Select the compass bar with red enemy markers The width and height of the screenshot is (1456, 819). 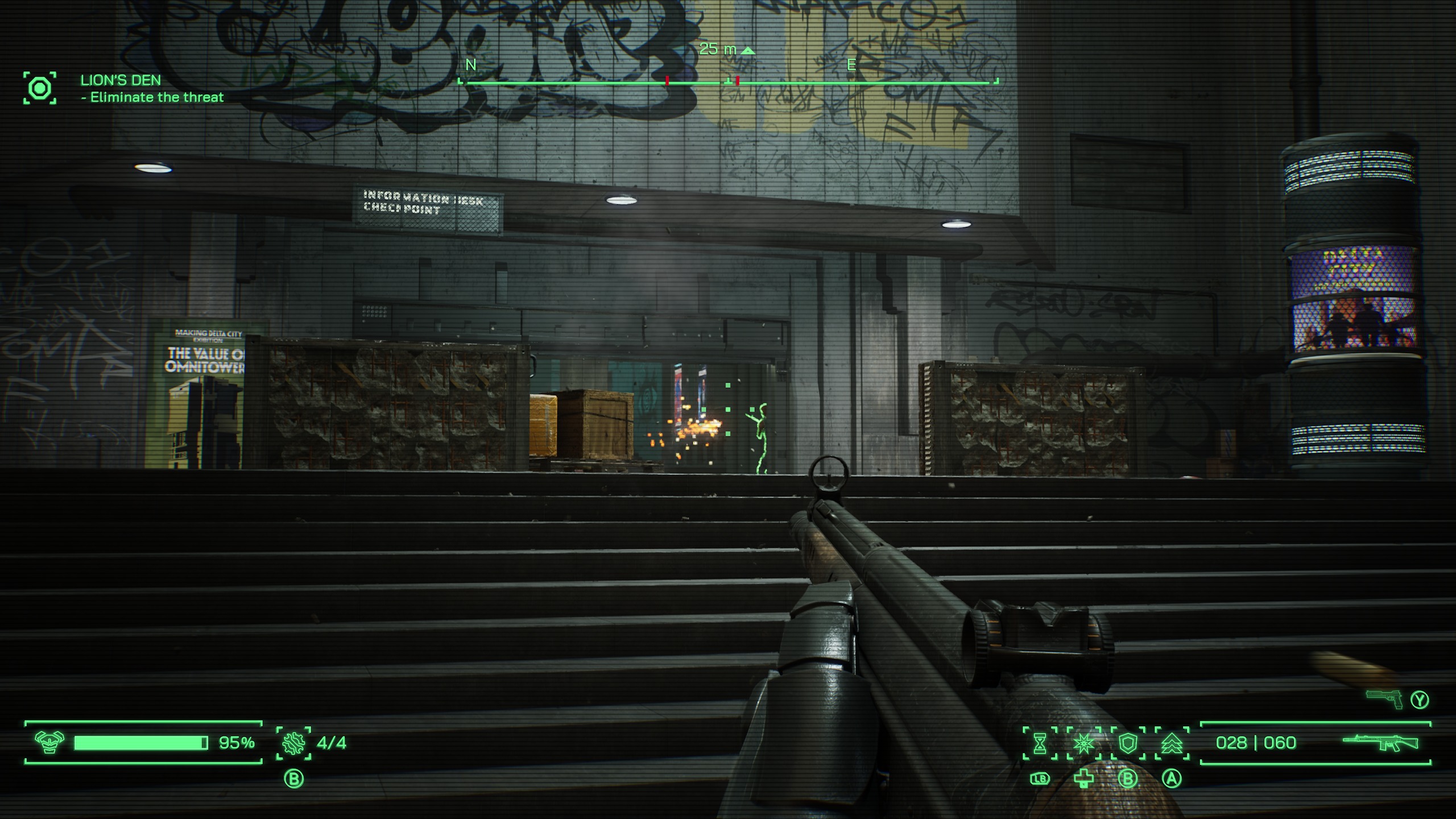point(728,83)
